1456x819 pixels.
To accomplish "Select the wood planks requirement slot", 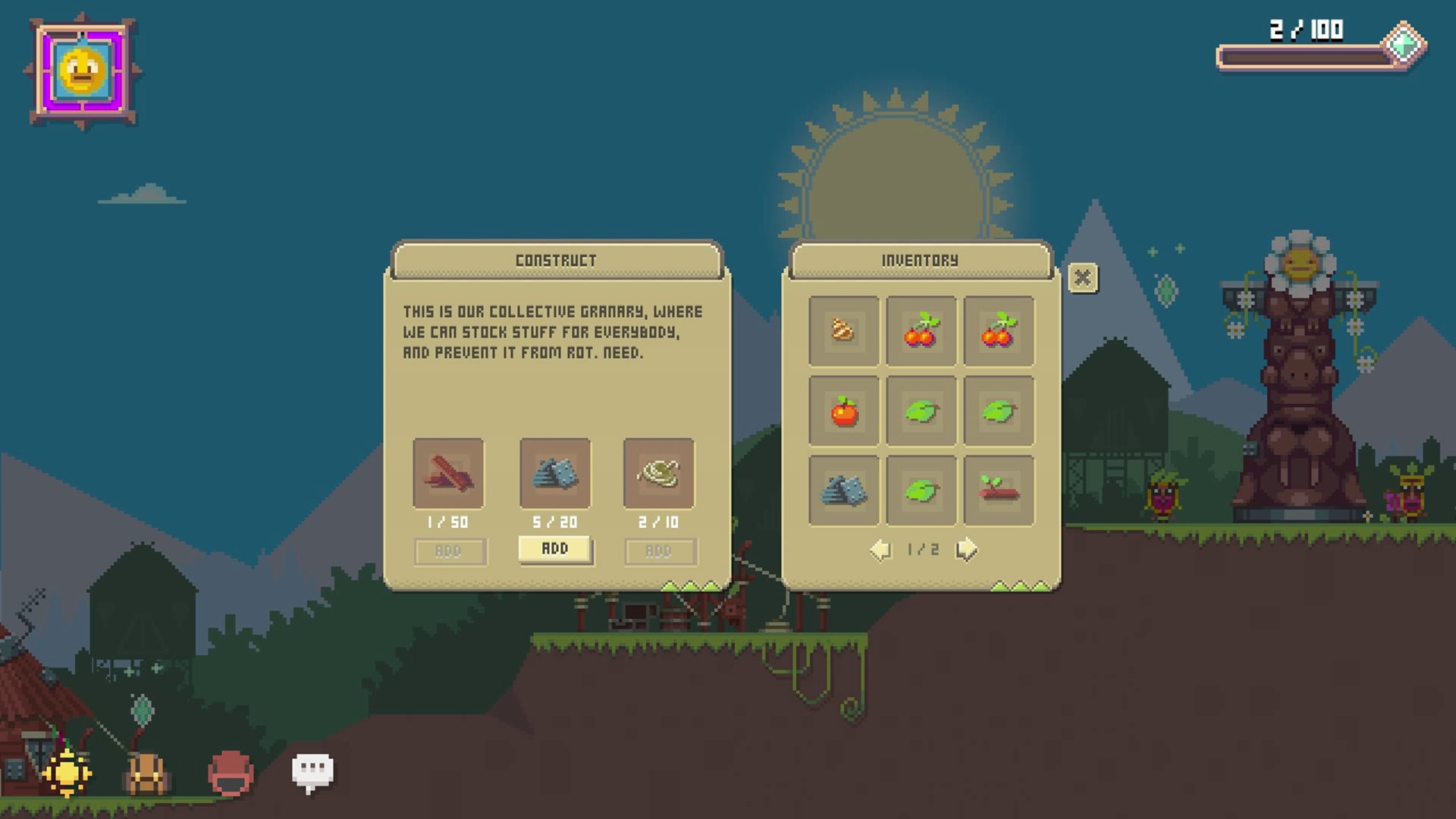I will 448,473.
